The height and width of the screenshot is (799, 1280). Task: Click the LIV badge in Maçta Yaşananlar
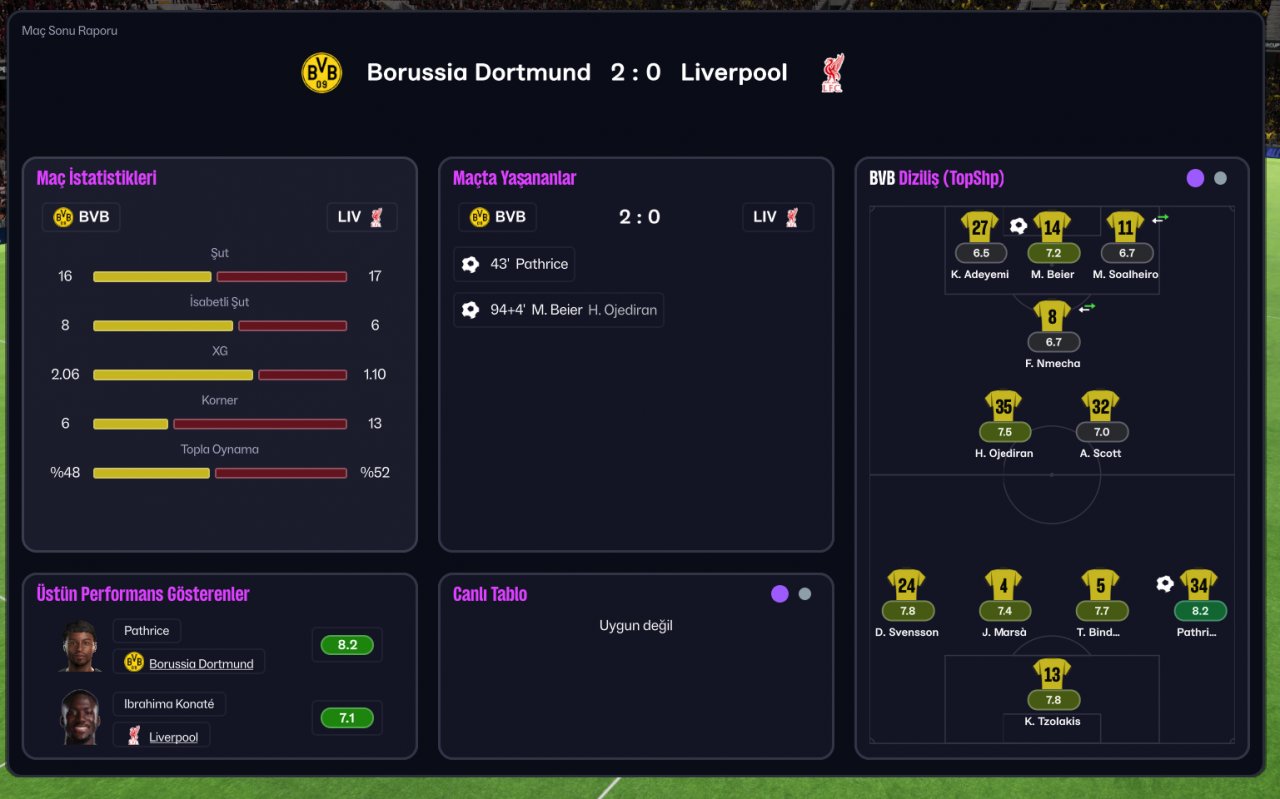click(x=778, y=217)
